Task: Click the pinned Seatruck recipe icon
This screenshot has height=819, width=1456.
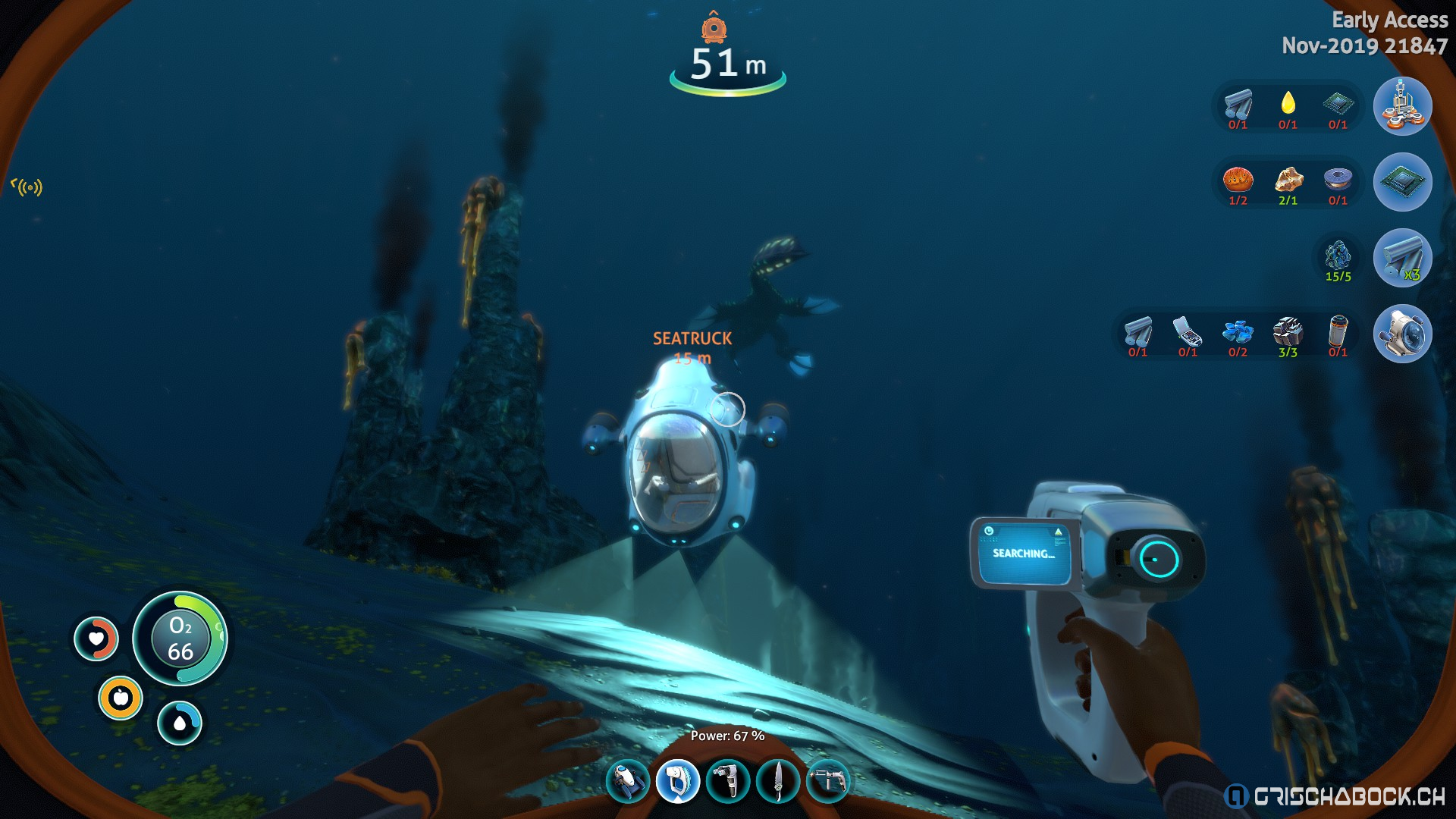Action: [x=1402, y=334]
